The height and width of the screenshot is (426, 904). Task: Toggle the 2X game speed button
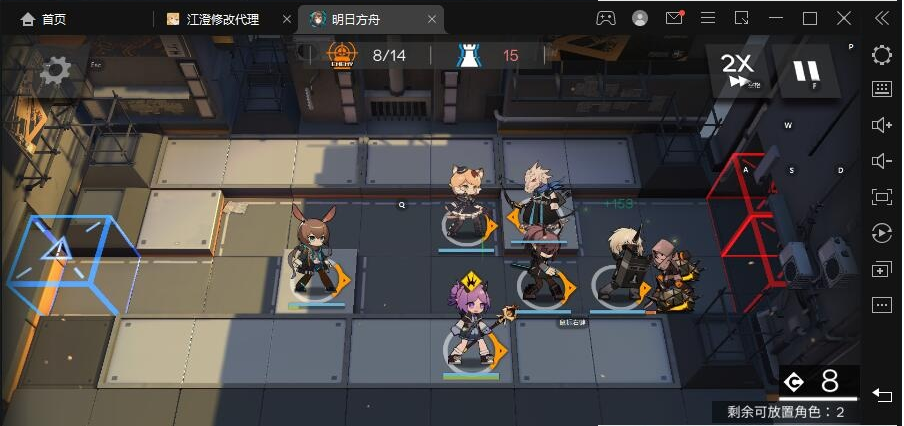(739, 70)
